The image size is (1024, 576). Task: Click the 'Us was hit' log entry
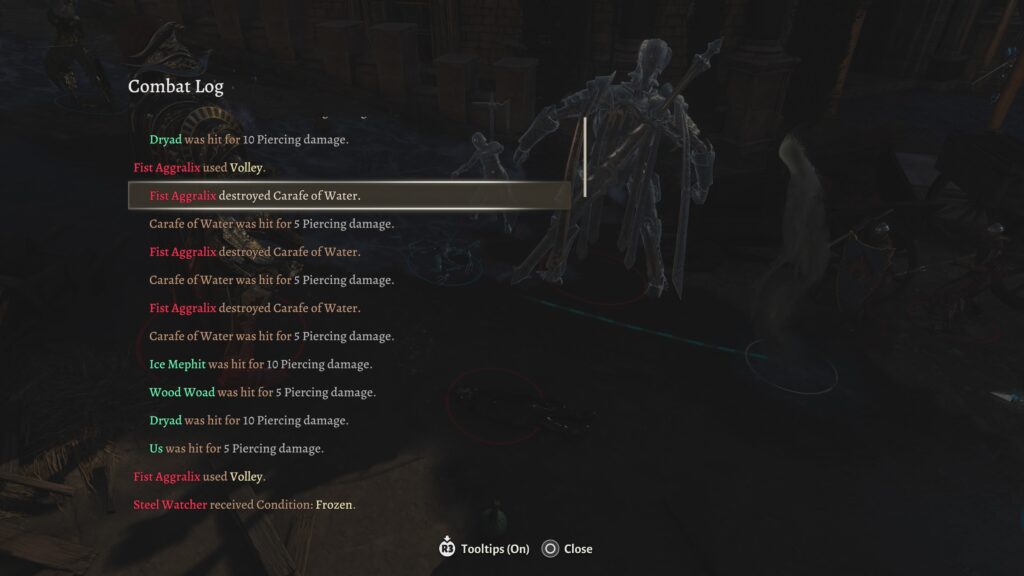click(236, 448)
